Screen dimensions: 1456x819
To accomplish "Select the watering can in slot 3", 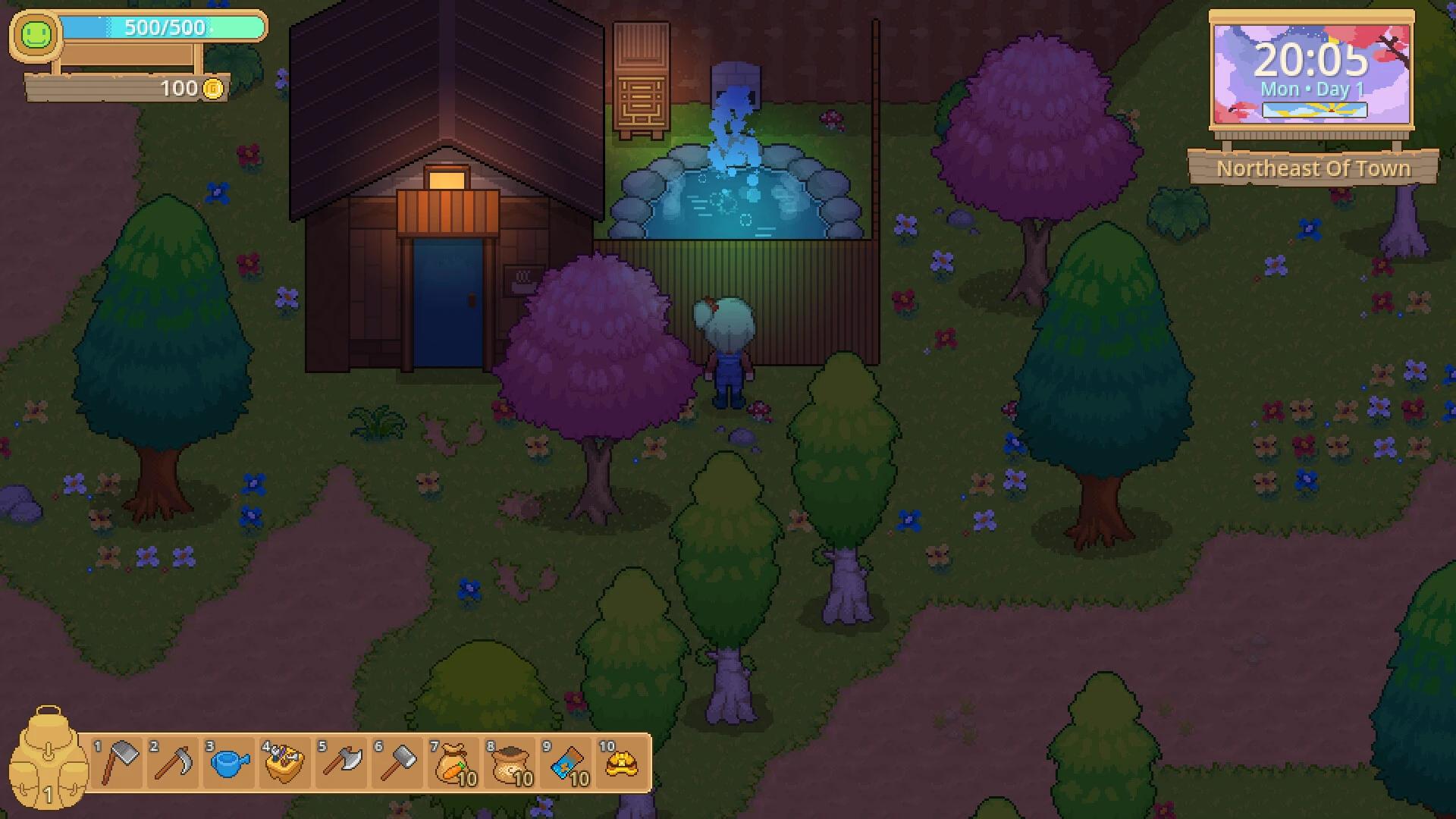I will [x=230, y=763].
